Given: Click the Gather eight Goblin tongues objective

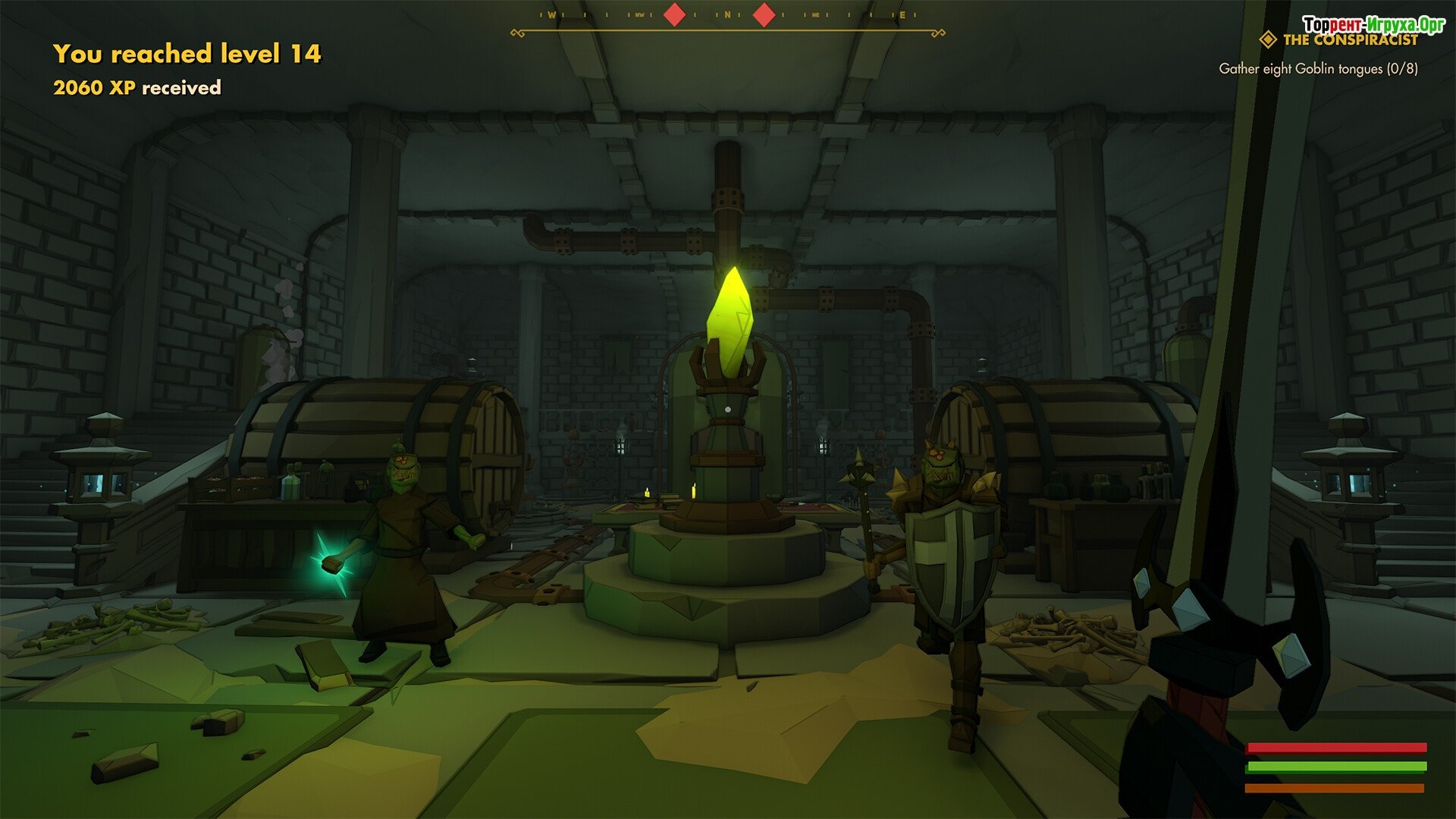Looking at the screenshot, I should 1318,69.
